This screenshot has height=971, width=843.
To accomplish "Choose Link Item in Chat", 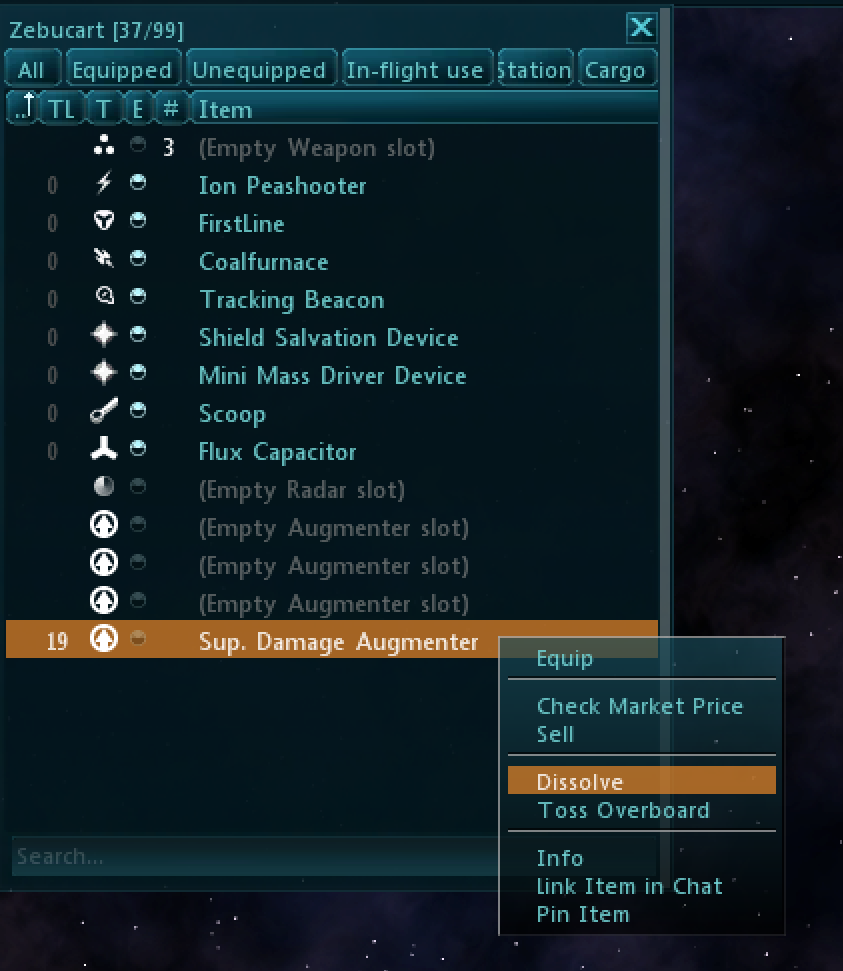I will click(629, 886).
